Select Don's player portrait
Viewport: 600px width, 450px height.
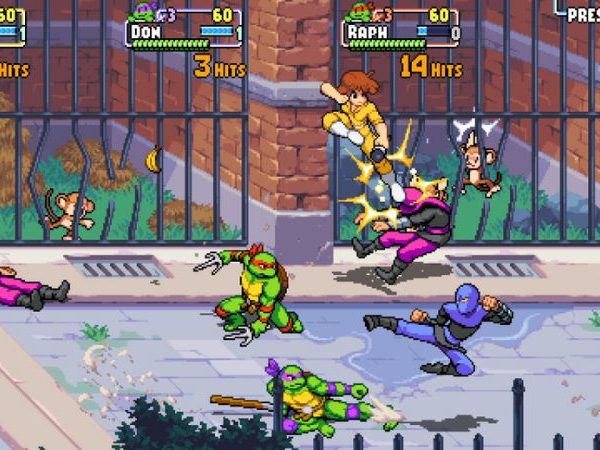coord(141,12)
